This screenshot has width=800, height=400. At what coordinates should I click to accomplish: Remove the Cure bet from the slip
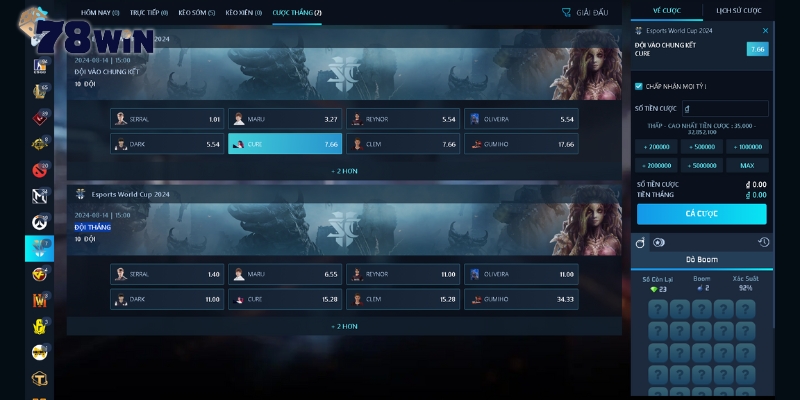pos(766,31)
